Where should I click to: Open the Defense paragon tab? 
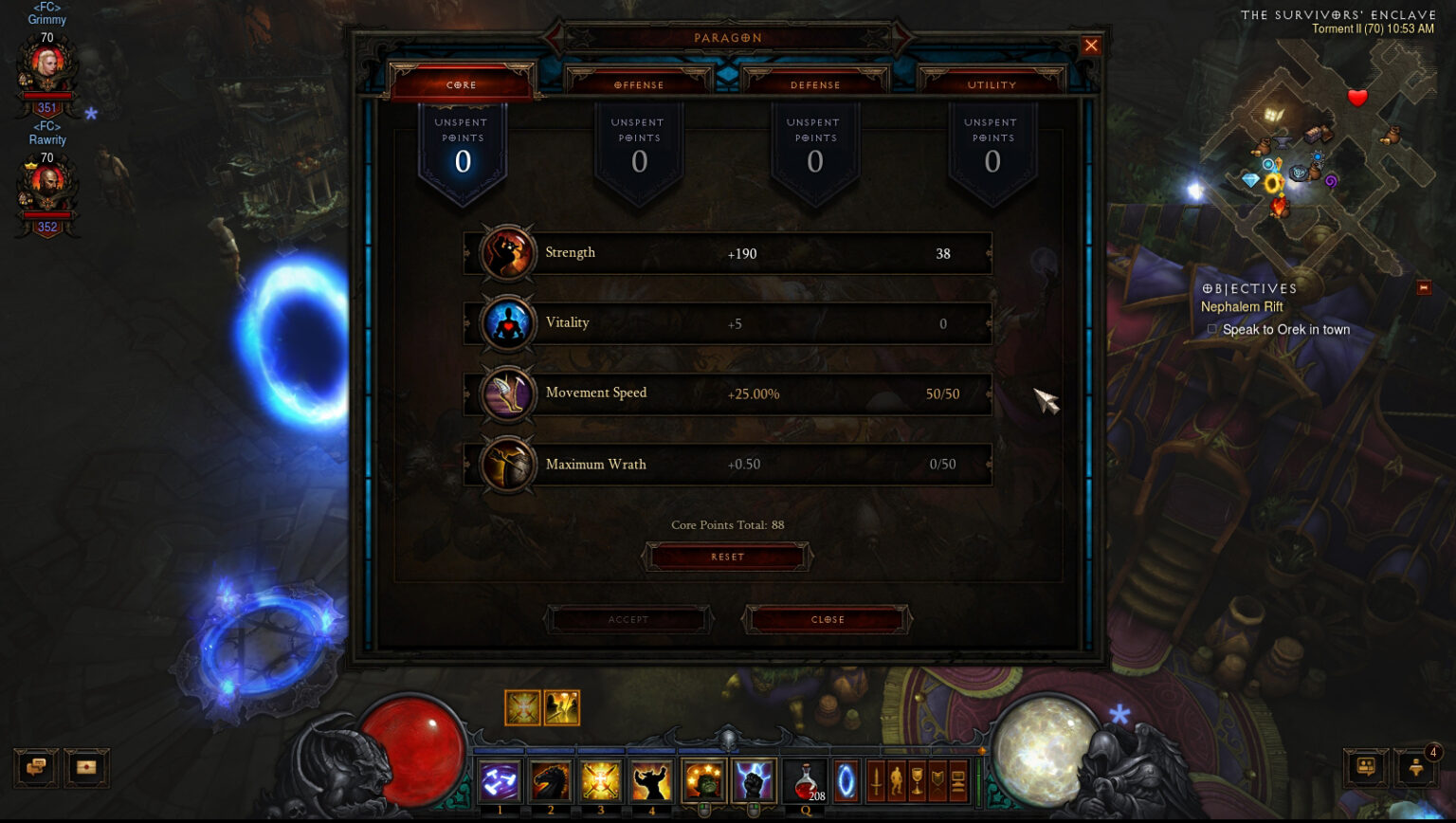coord(815,84)
